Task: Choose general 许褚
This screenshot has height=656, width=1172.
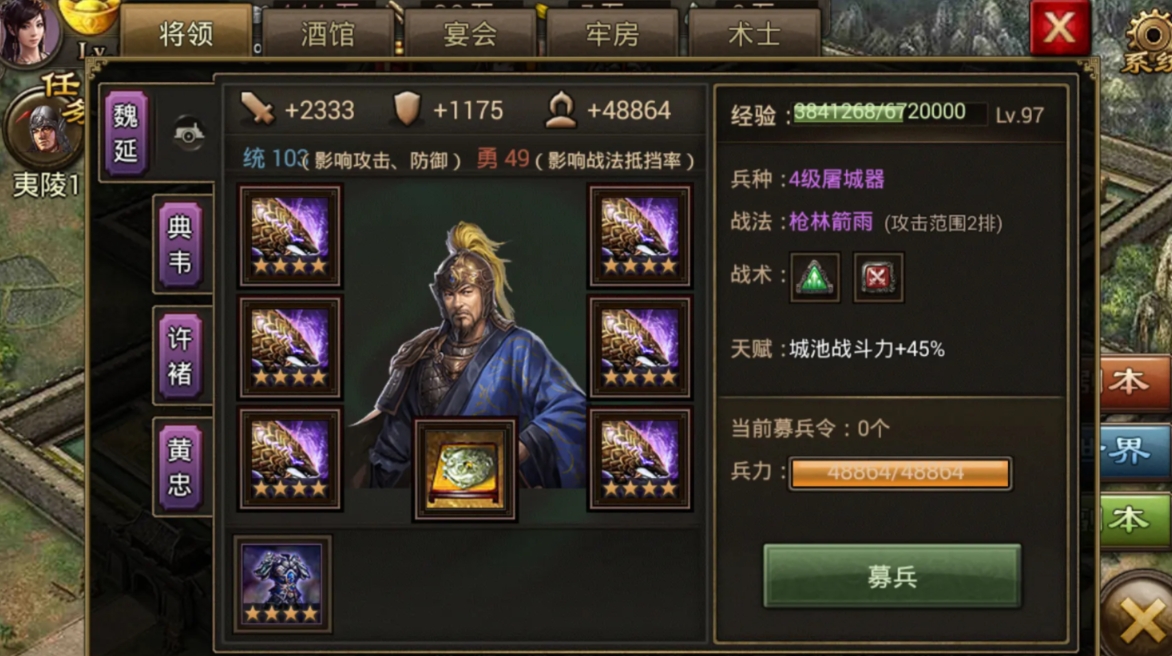Action: coord(180,356)
